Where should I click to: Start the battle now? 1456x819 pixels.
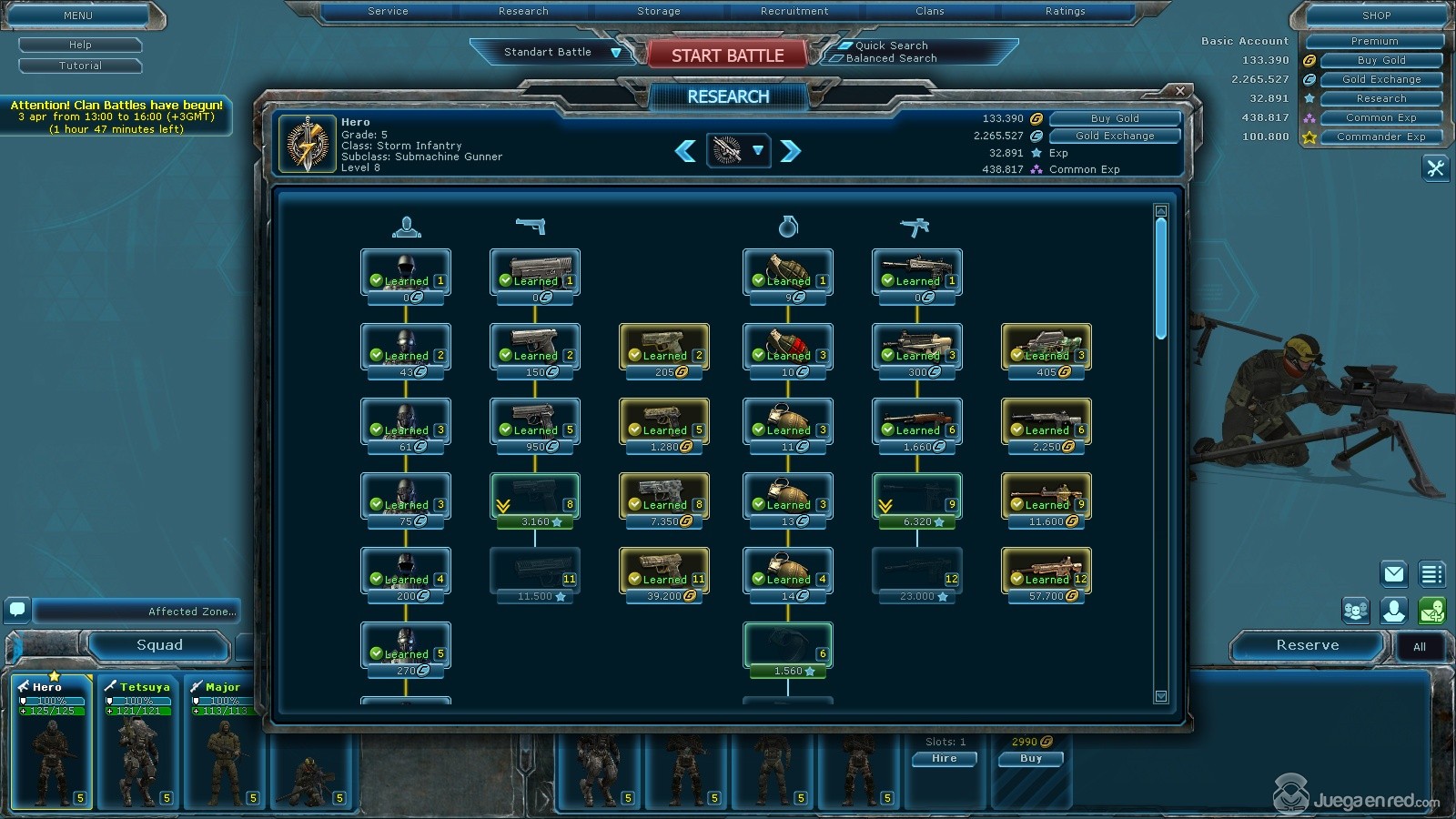point(727,56)
